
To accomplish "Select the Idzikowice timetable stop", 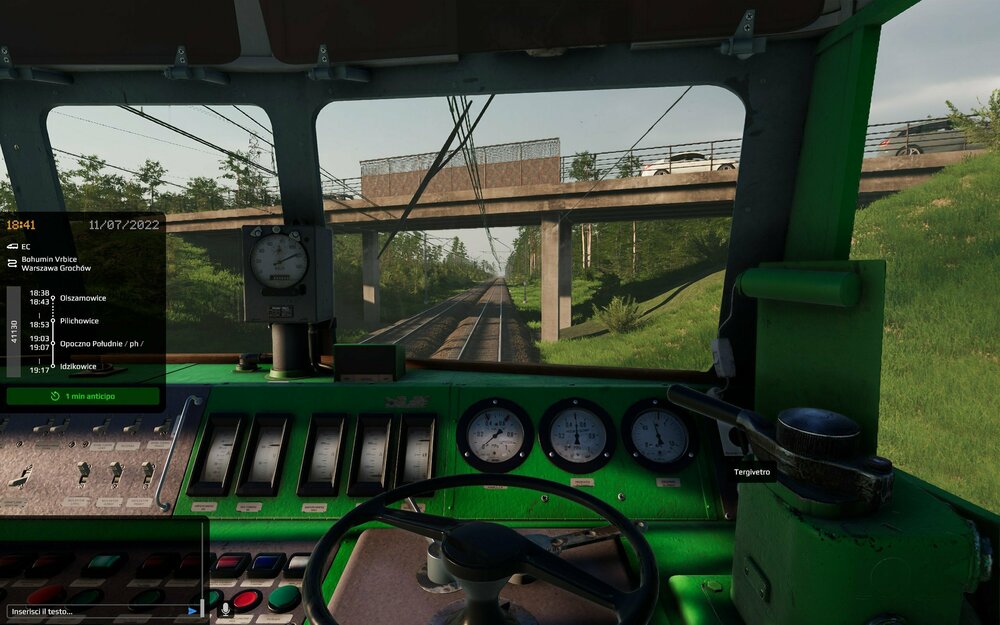I will point(78,366).
